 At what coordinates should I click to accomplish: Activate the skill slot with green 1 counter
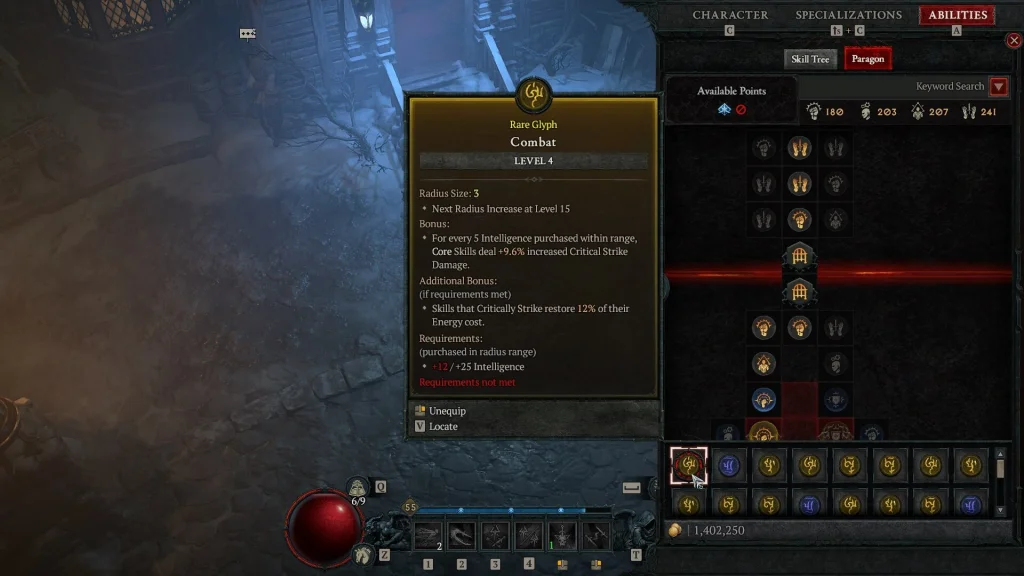pos(562,536)
